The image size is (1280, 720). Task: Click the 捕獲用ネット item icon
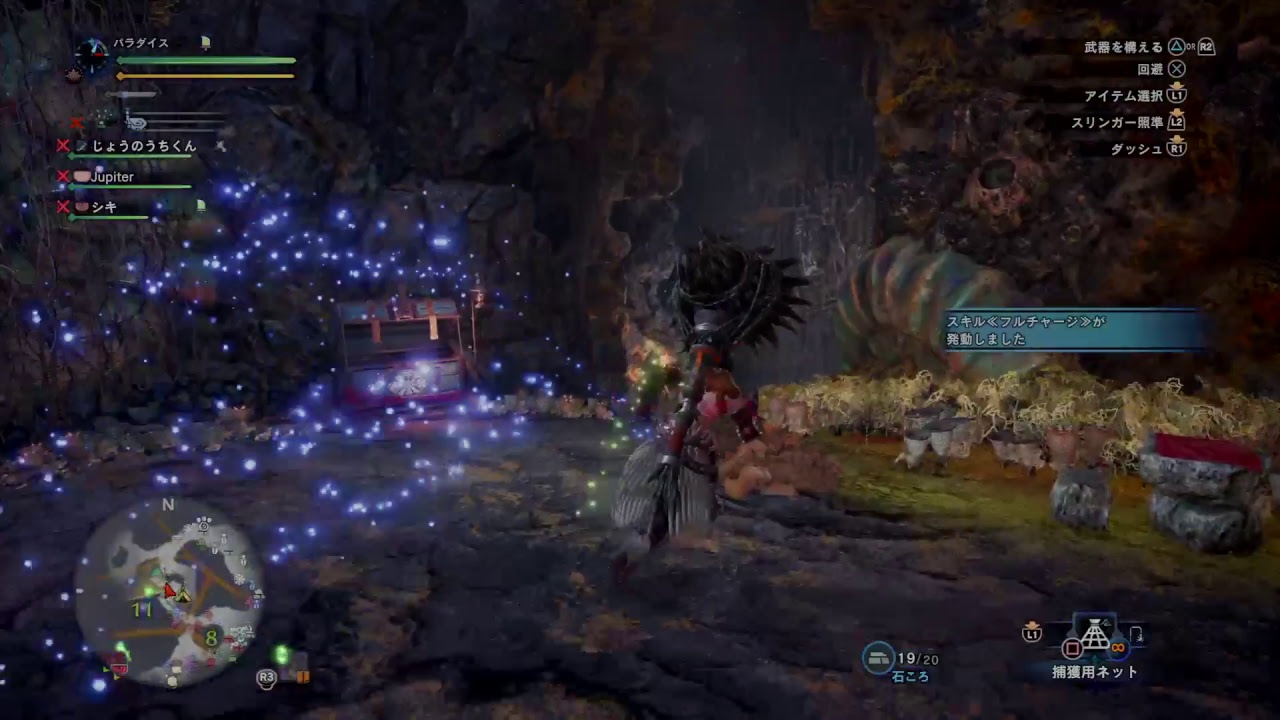click(1095, 635)
